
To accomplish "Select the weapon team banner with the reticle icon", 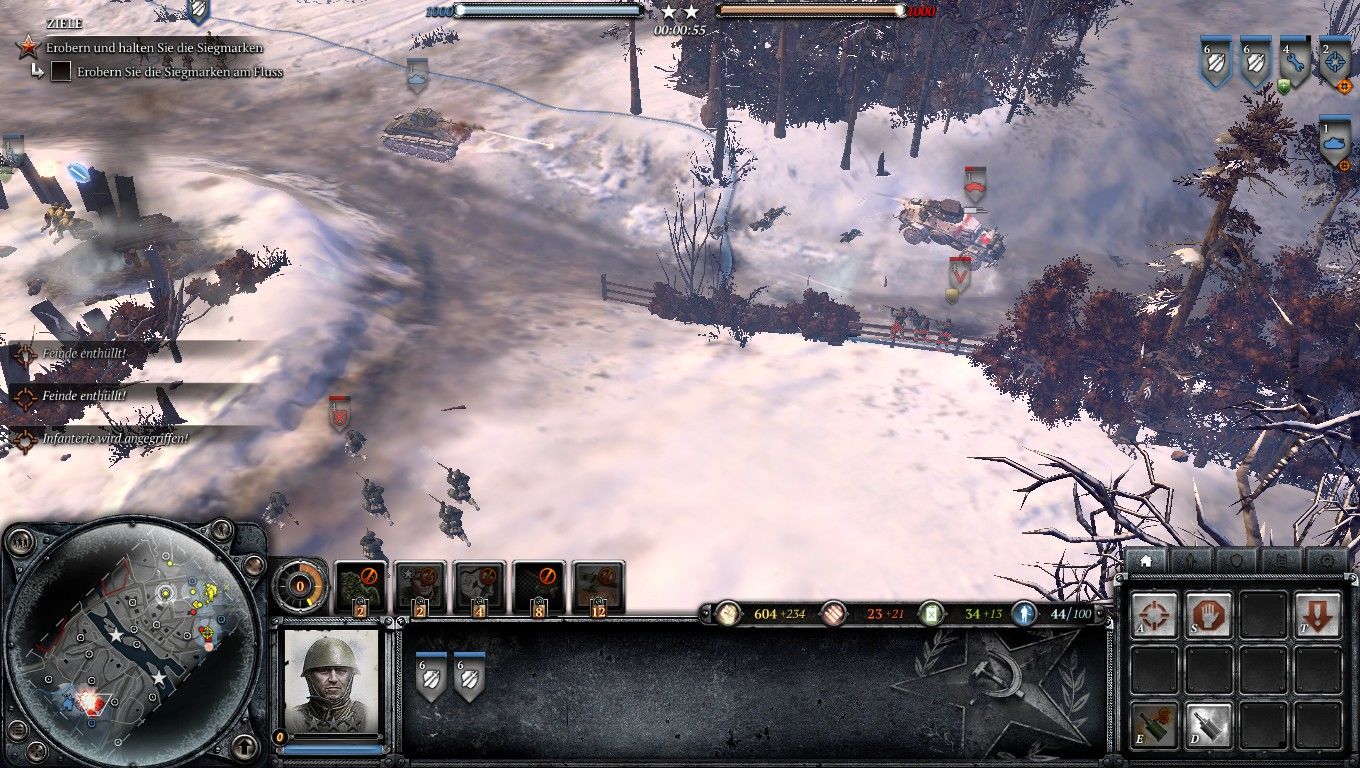I will coord(1332,62).
